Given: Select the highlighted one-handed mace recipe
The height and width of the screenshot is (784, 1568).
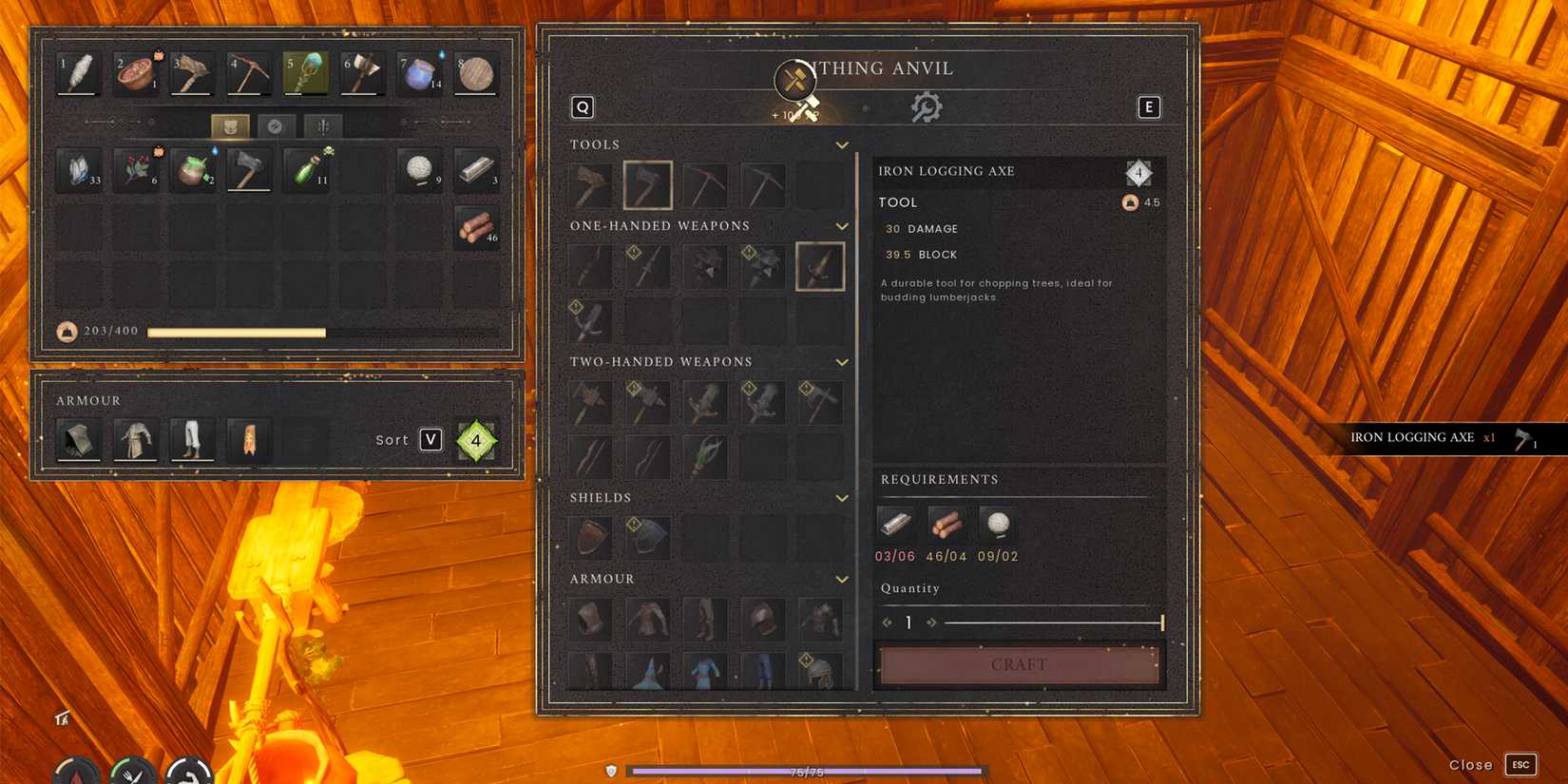Looking at the screenshot, I should [x=821, y=266].
